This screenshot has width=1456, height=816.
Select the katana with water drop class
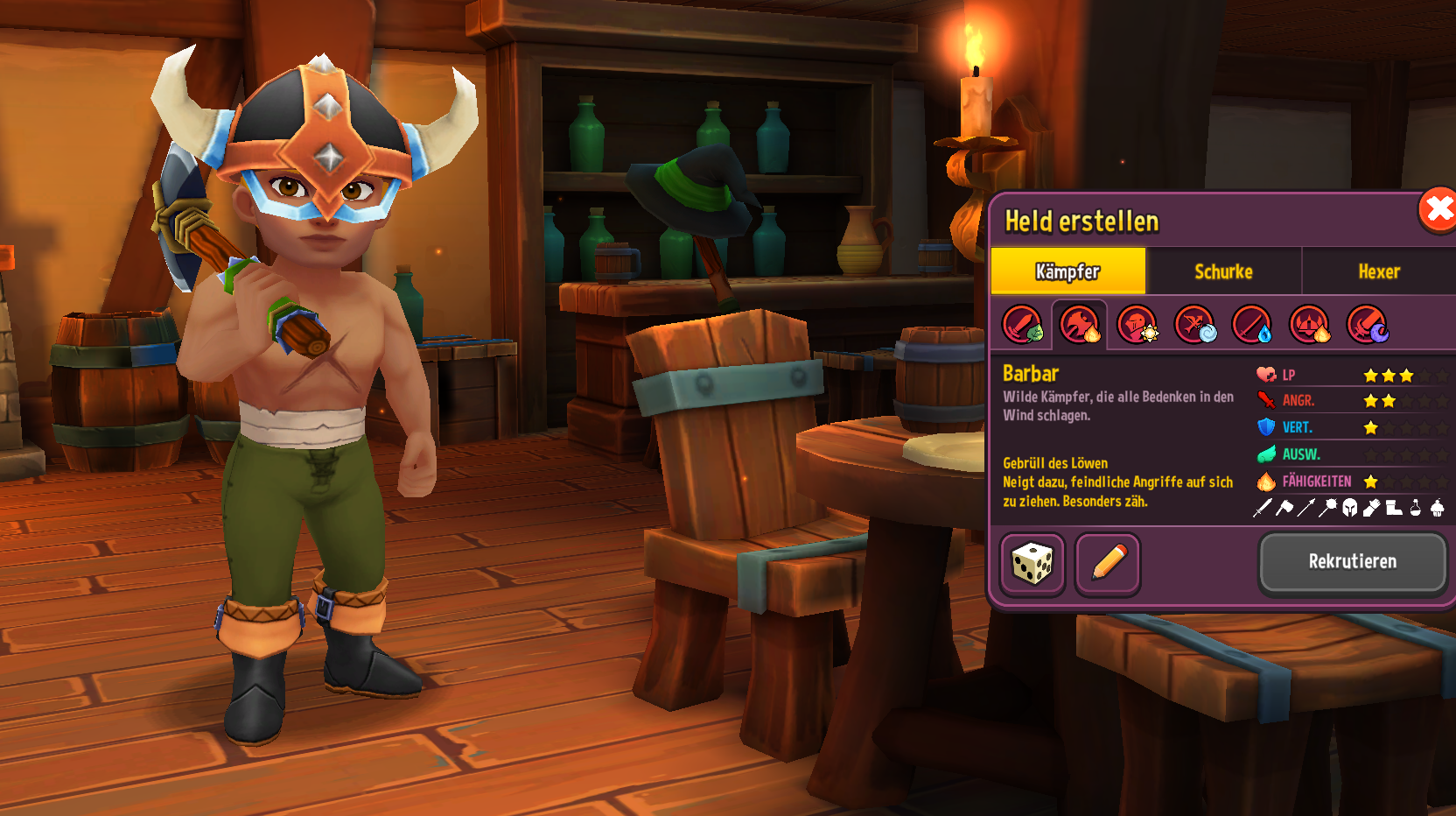tap(1252, 325)
